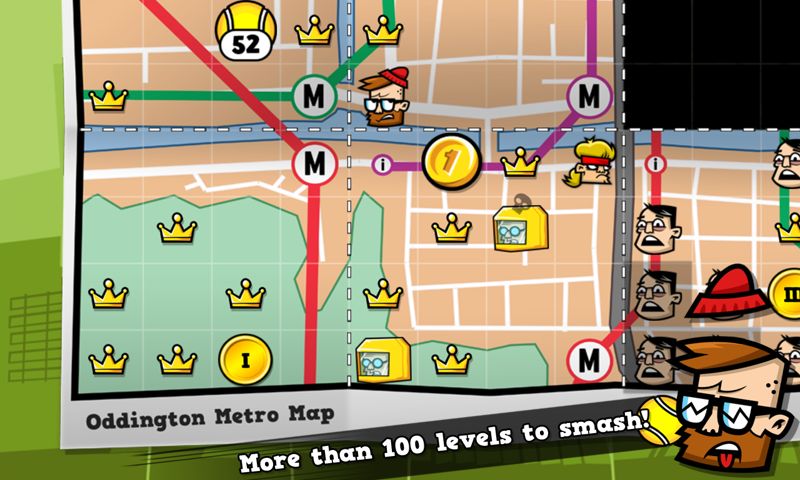Select the crown level on the purple line
The width and height of the screenshot is (800, 480).
pyautogui.click(x=521, y=162)
